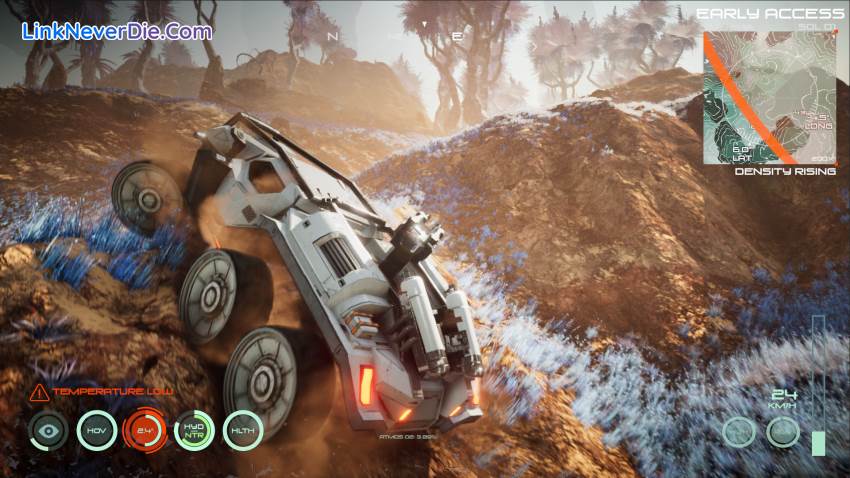The image size is (850, 478).
Task: Select the HOV status gauge
Action: (x=97, y=430)
